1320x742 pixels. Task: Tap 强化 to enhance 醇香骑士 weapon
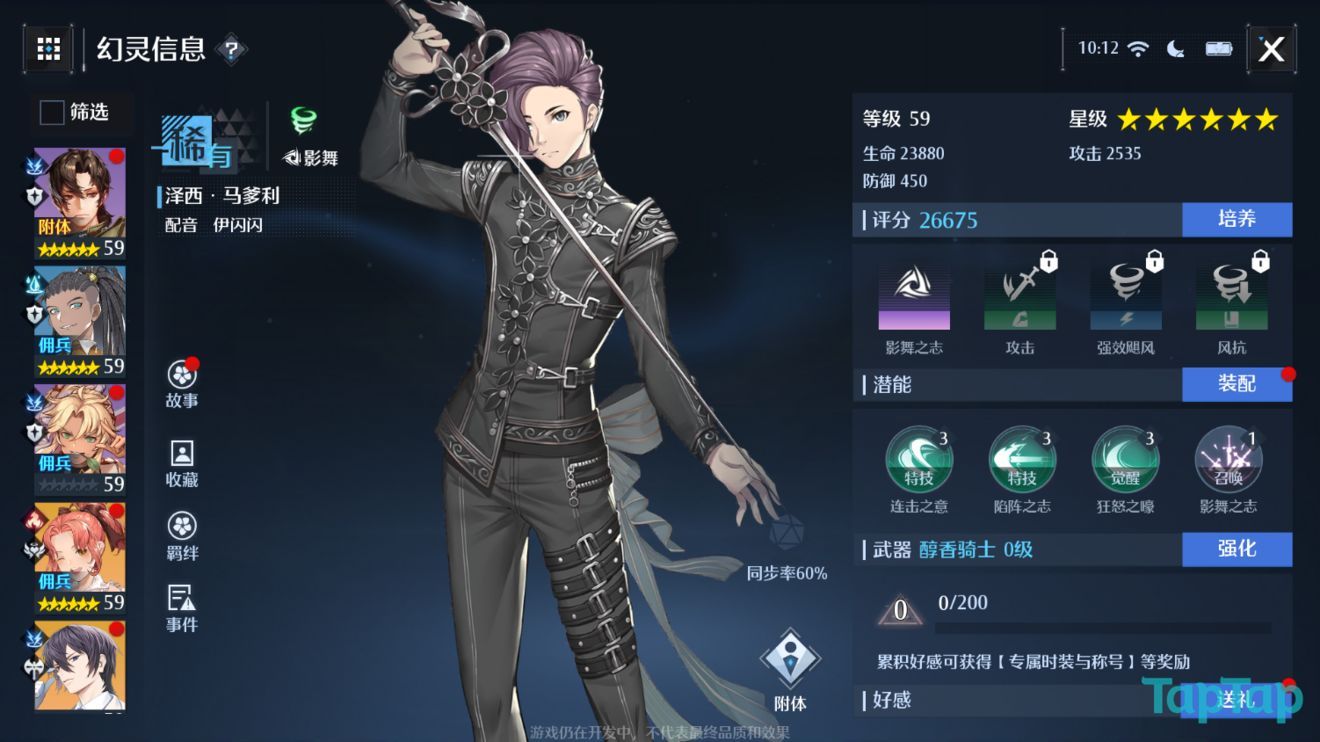tap(1237, 548)
